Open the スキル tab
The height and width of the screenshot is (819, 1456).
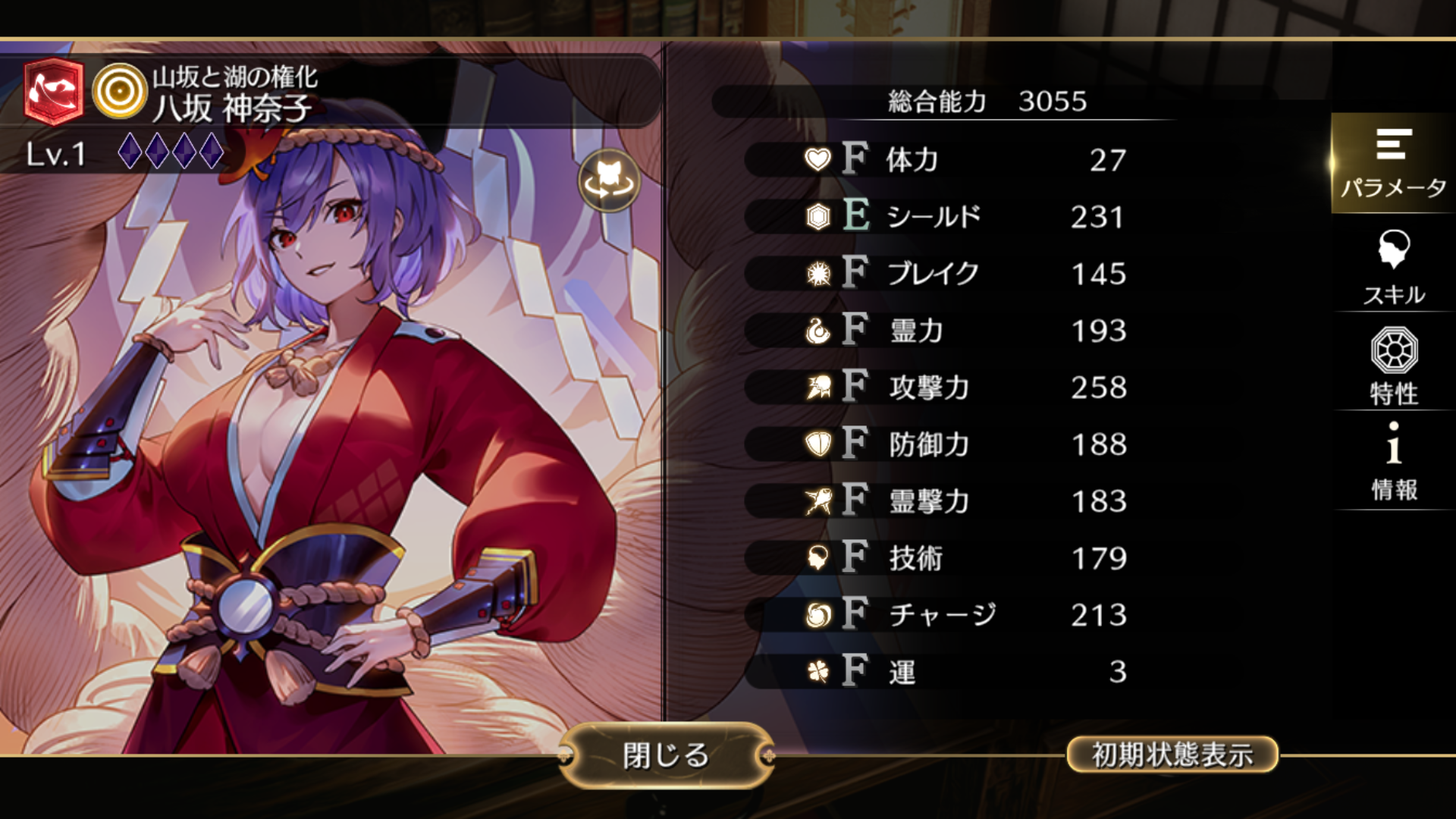1394,266
